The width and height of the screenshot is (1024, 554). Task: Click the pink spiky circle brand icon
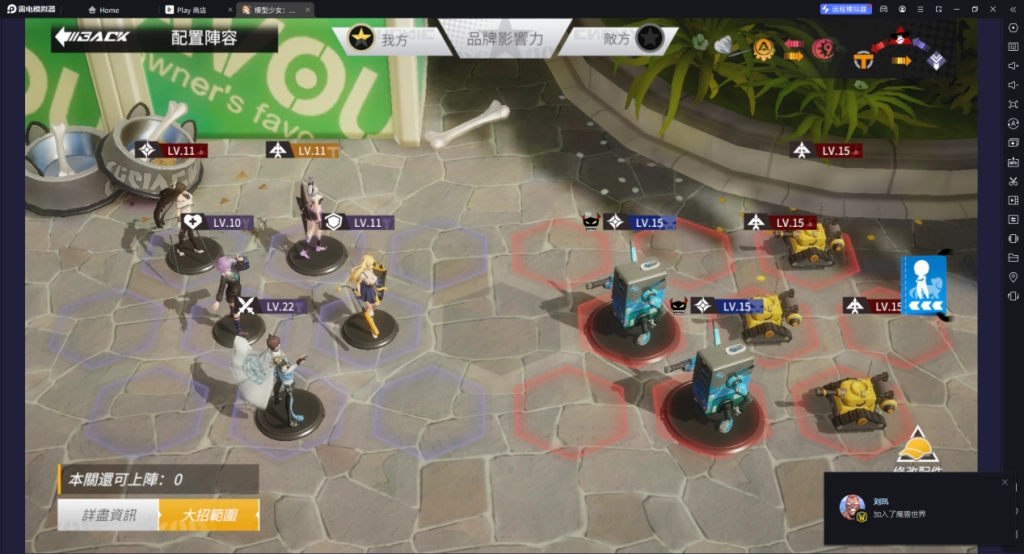coord(823,47)
